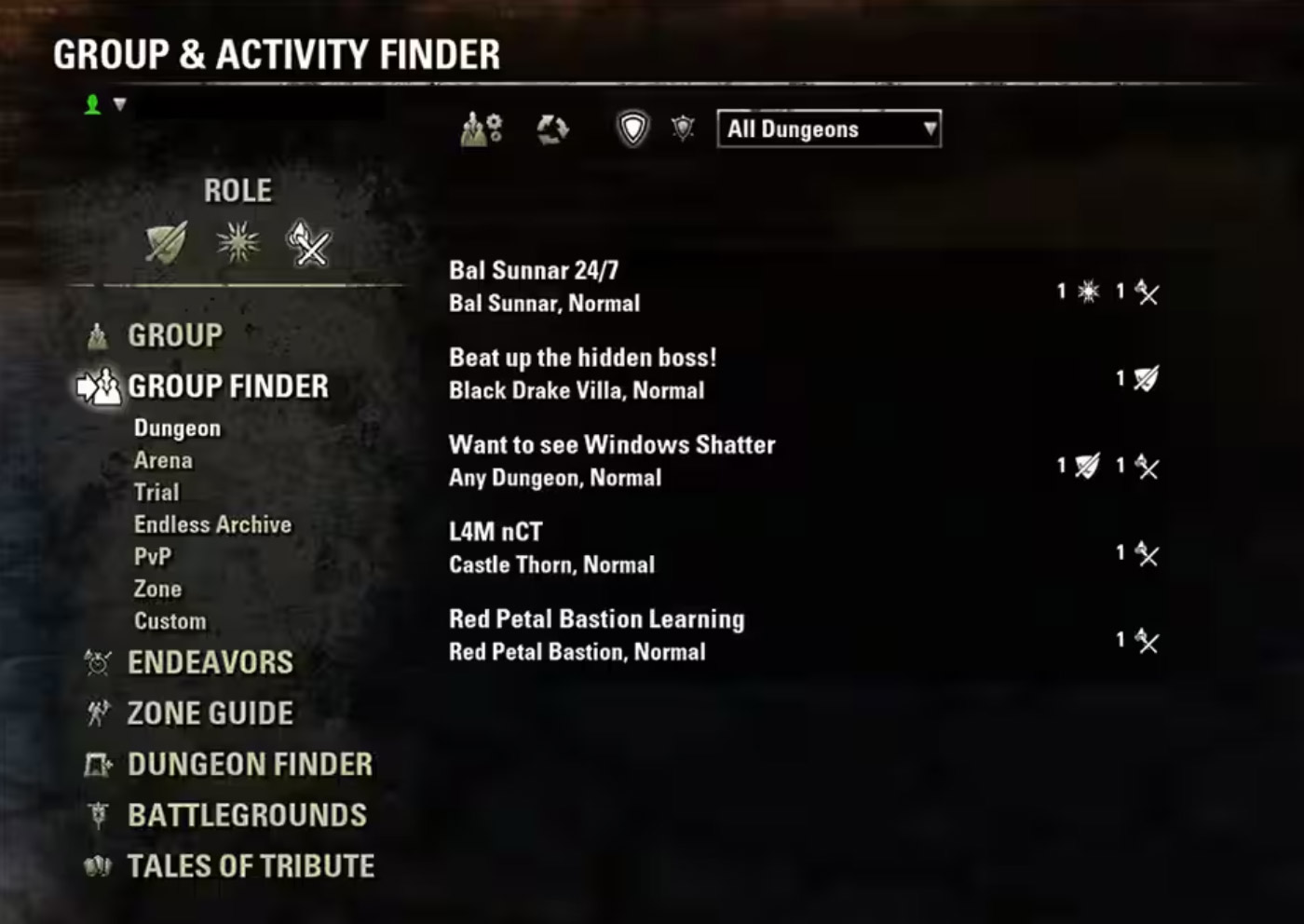Select the Trial subcategory
This screenshot has height=924, width=1304.
pyautogui.click(x=156, y=492)
